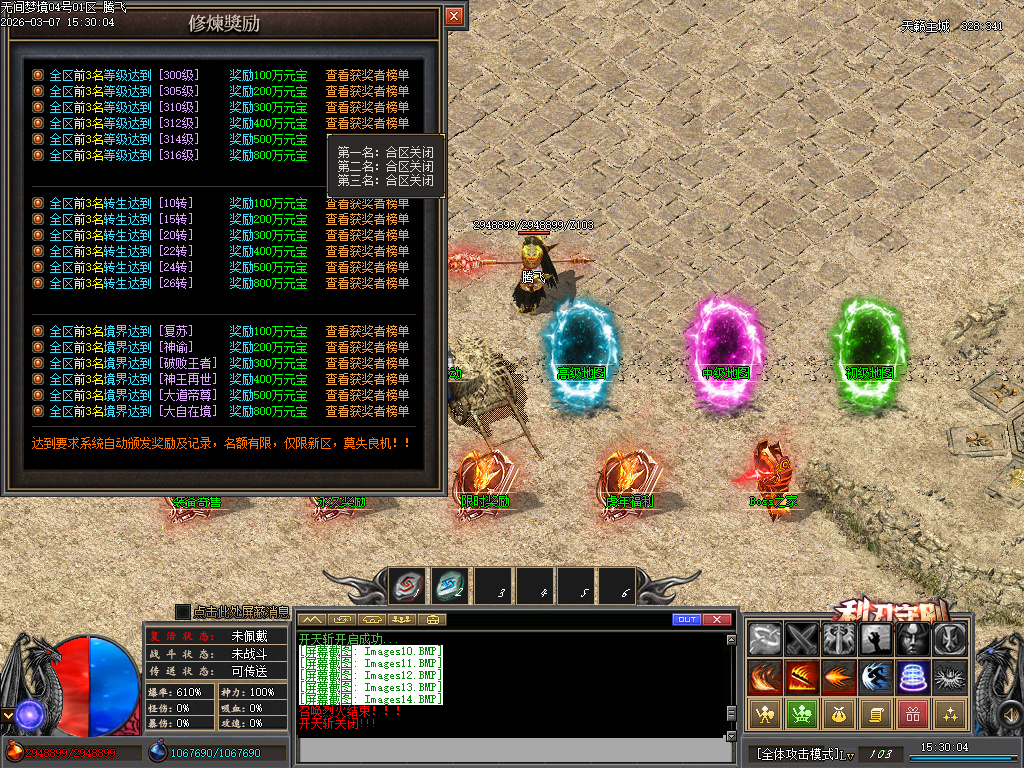Close the 修炼奖励 rewards window

(454, 17)
